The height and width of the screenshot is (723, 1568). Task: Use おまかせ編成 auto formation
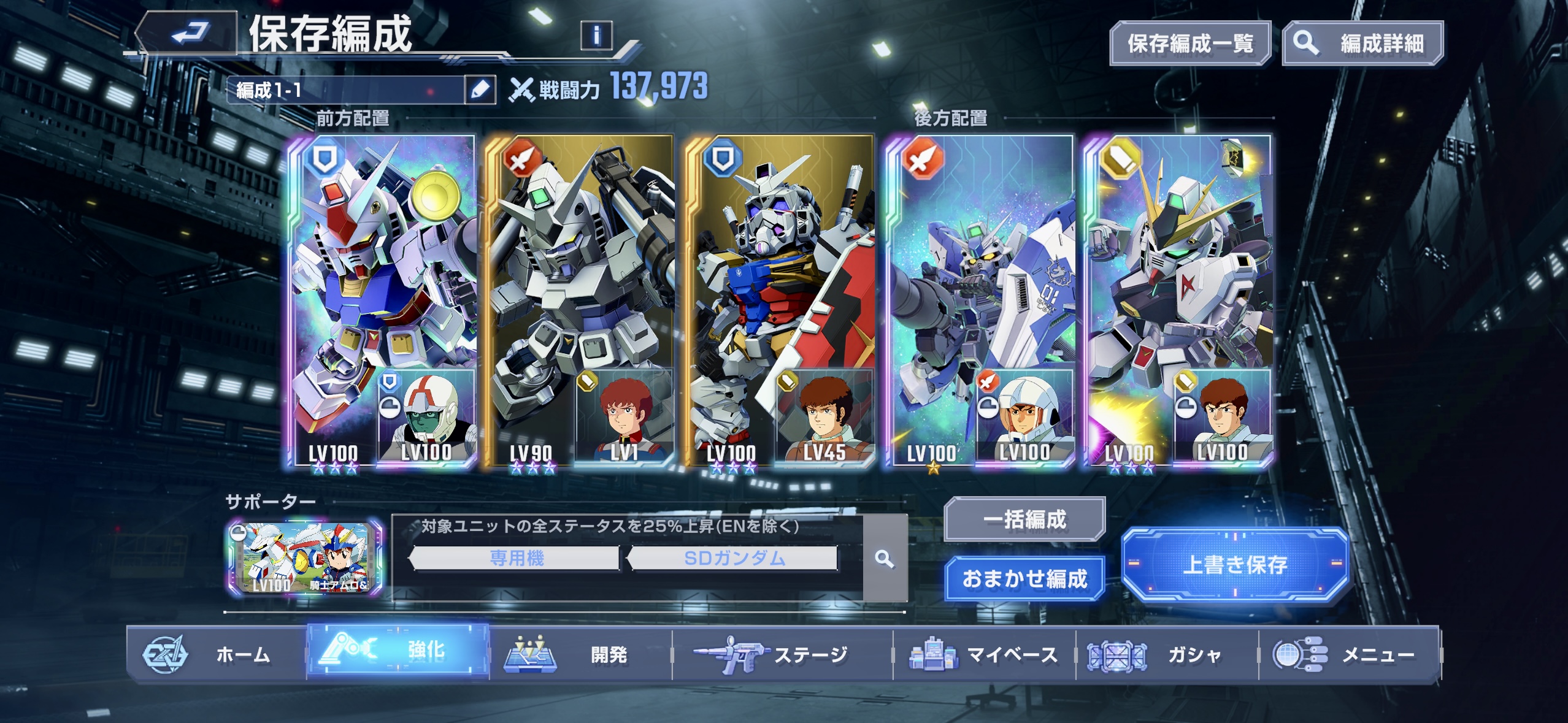[x=1024, y=578]
